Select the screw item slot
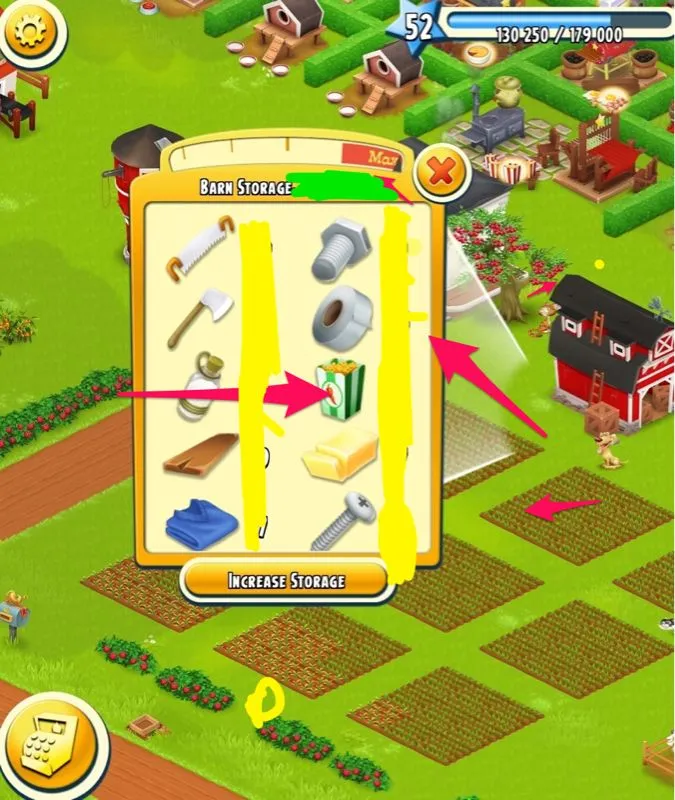Viewport: 675px width, 800px height. [x=342, y=521]
